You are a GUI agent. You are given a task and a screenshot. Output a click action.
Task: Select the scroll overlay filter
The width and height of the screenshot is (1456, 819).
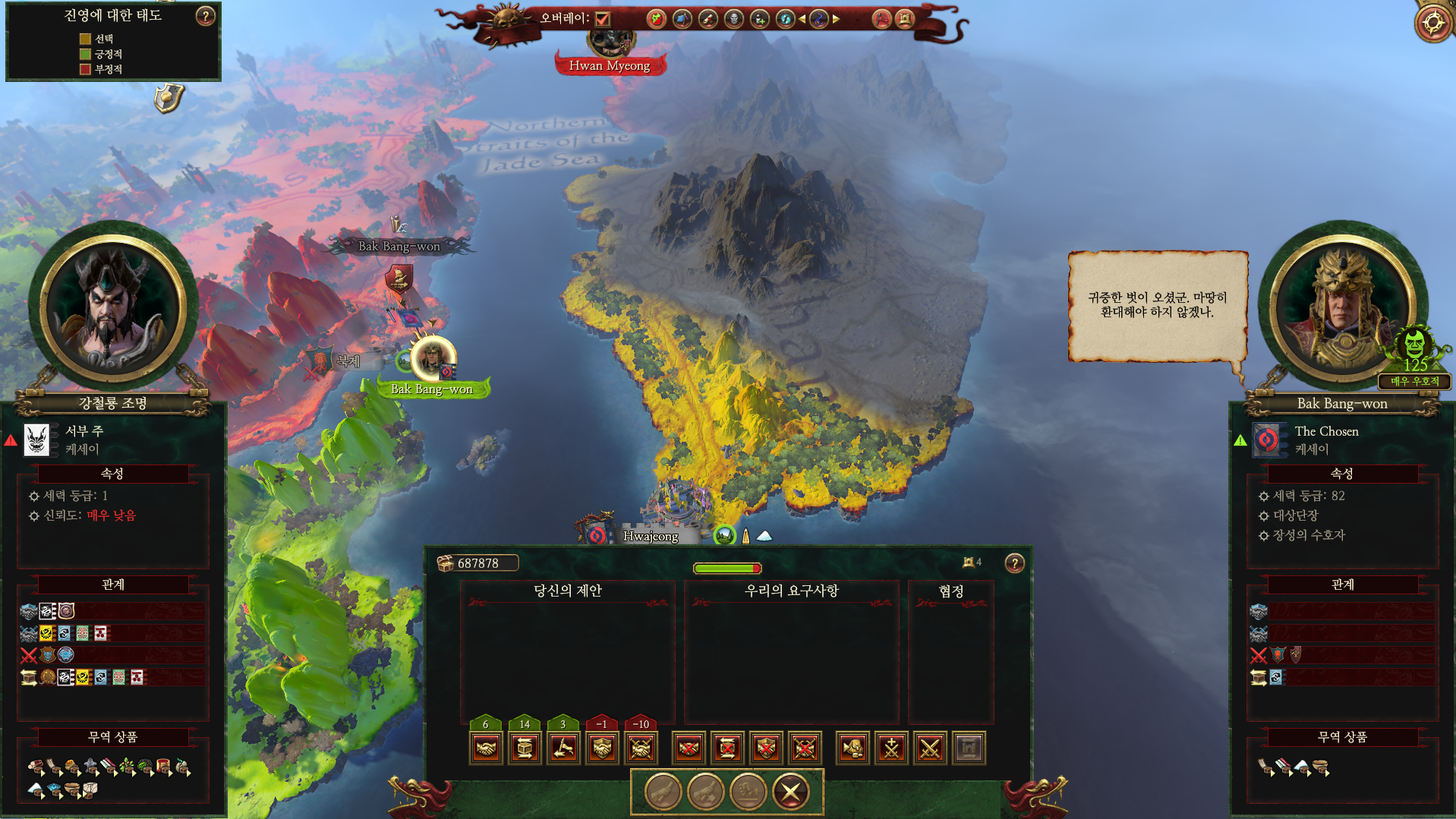tap(708, 19)
